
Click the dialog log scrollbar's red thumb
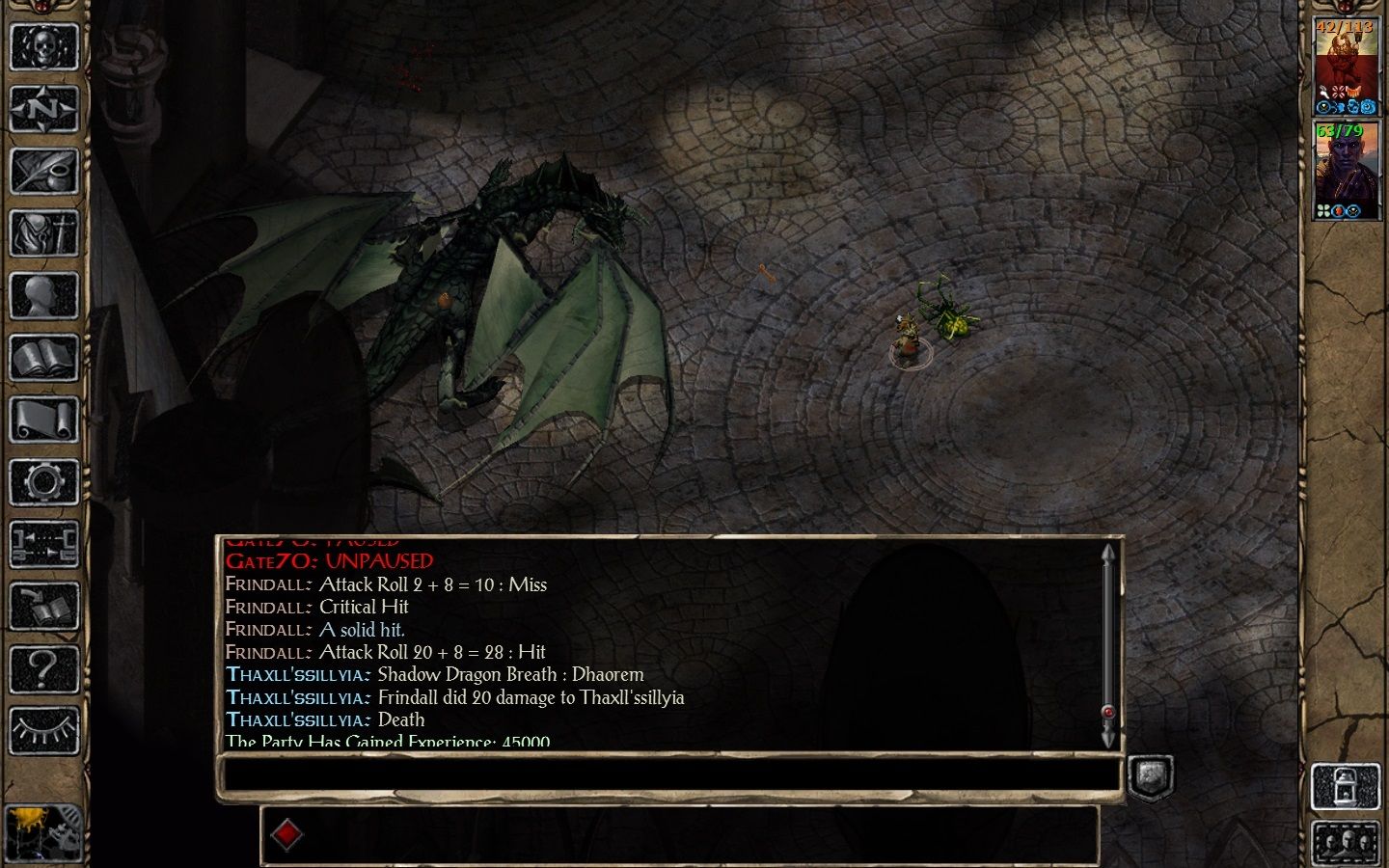(x=1107, y=713)
